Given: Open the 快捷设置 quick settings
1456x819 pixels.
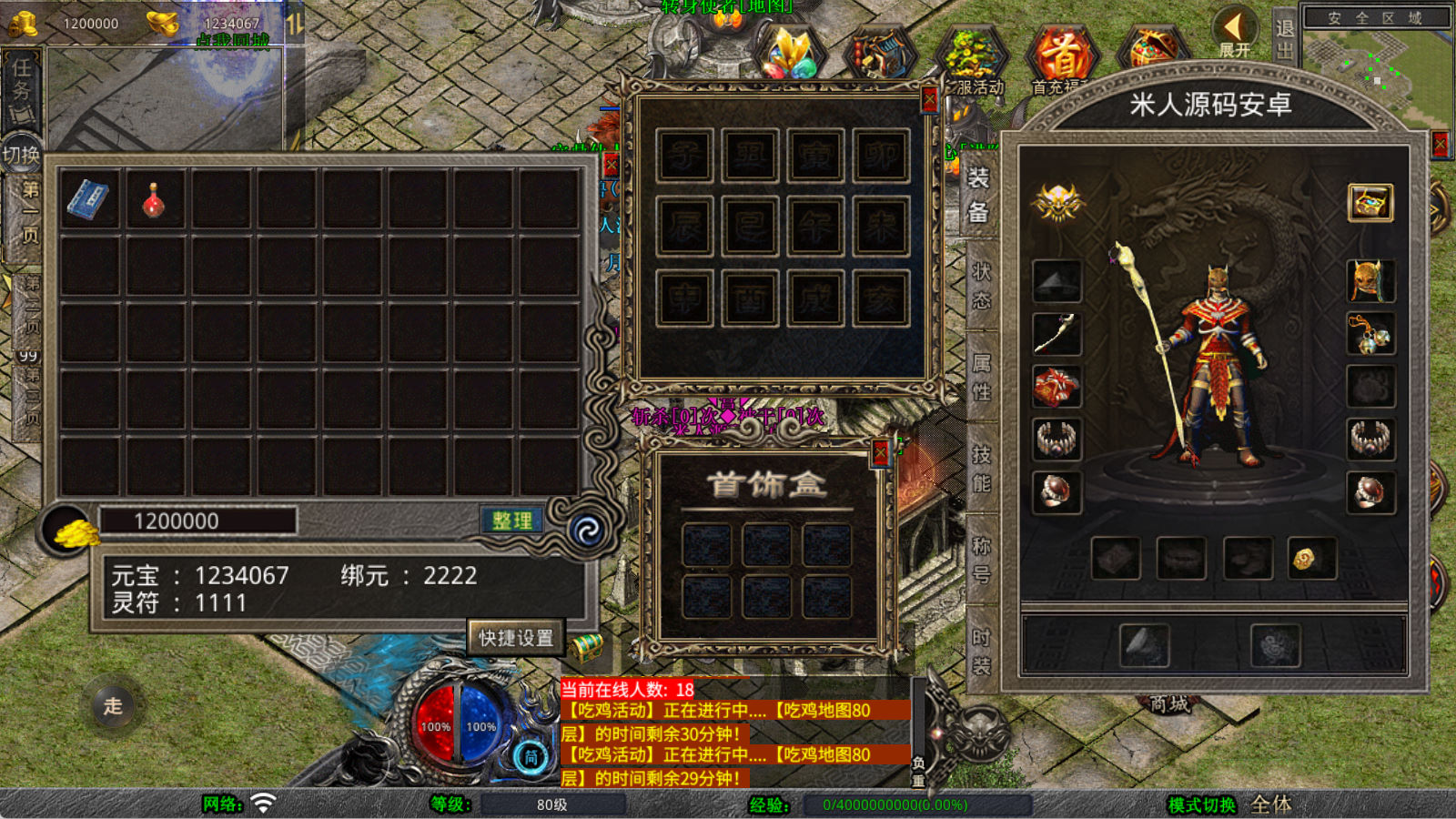Looking at the screenshot, I should click(x=516, y=638).
